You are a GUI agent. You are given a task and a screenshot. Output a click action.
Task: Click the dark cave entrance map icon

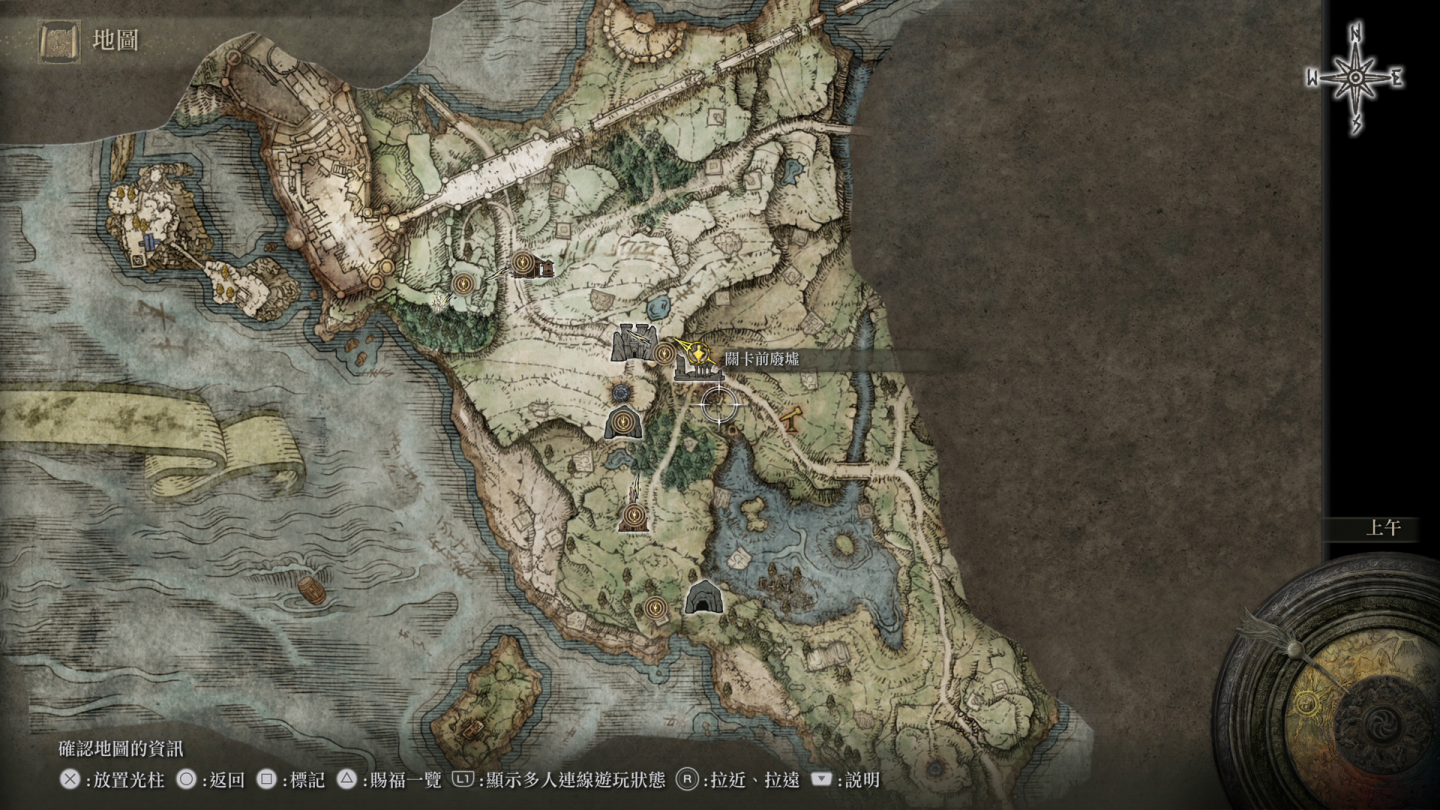tap(703, 597)
